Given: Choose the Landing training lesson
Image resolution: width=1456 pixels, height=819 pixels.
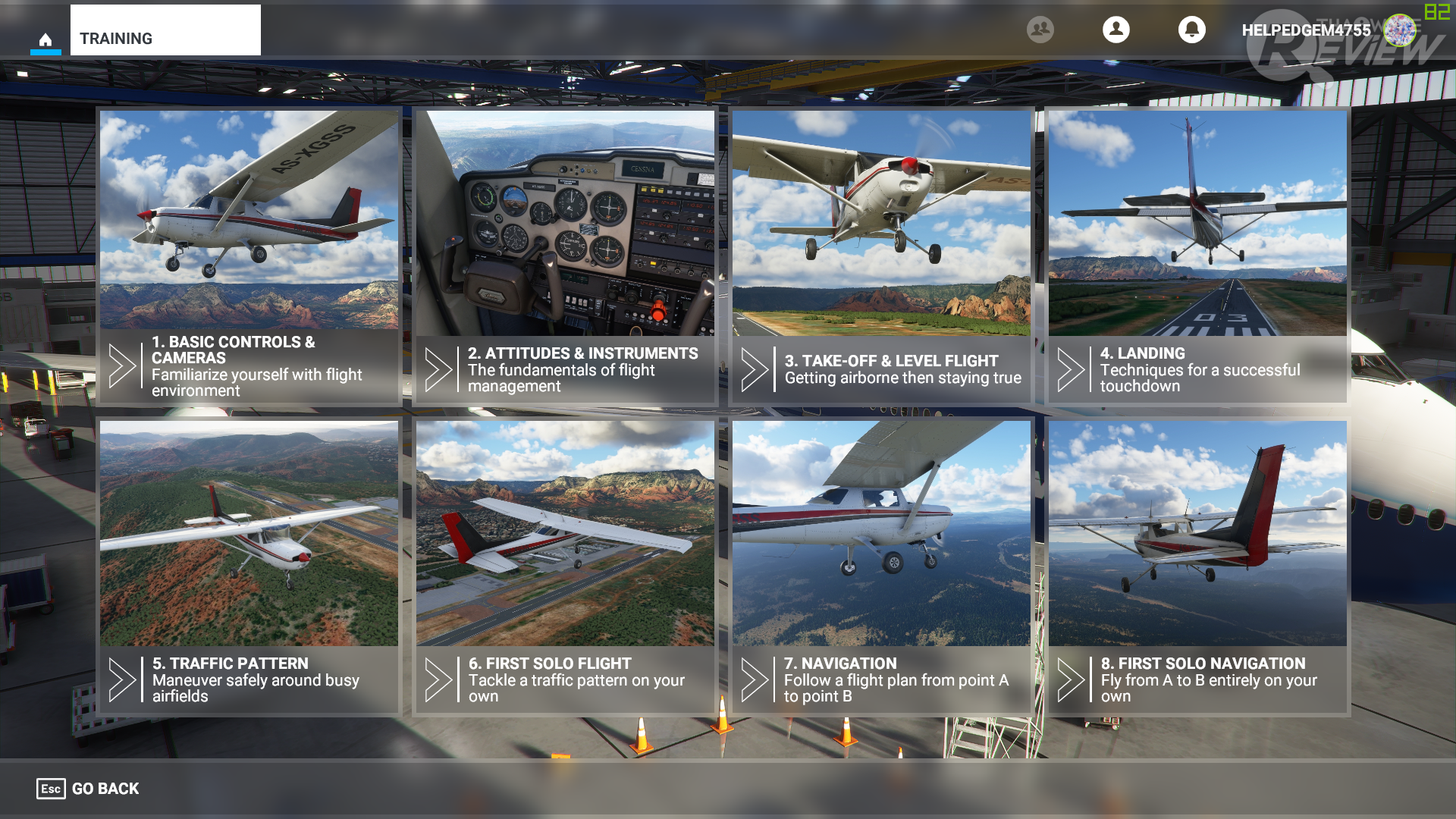Looking at the screenshot, I should click(1197, 256).
